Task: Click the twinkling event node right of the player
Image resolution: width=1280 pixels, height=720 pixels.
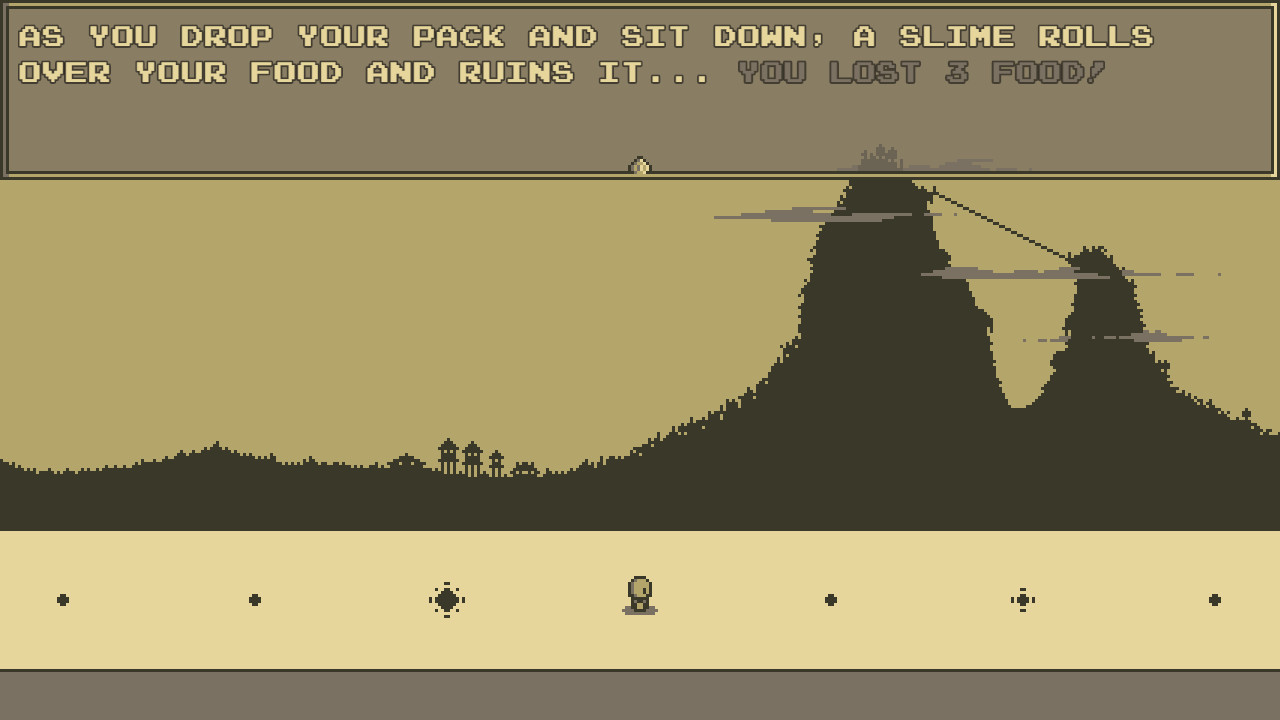Action: coord(1023,599)
